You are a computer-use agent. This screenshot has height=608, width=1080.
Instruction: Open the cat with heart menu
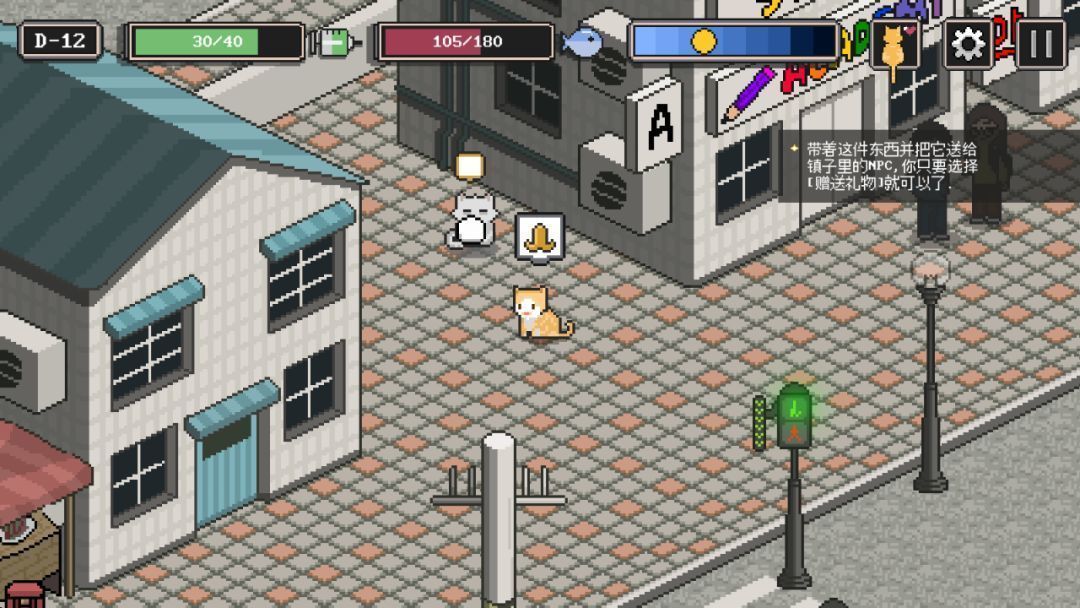click(x=894, y=43)
